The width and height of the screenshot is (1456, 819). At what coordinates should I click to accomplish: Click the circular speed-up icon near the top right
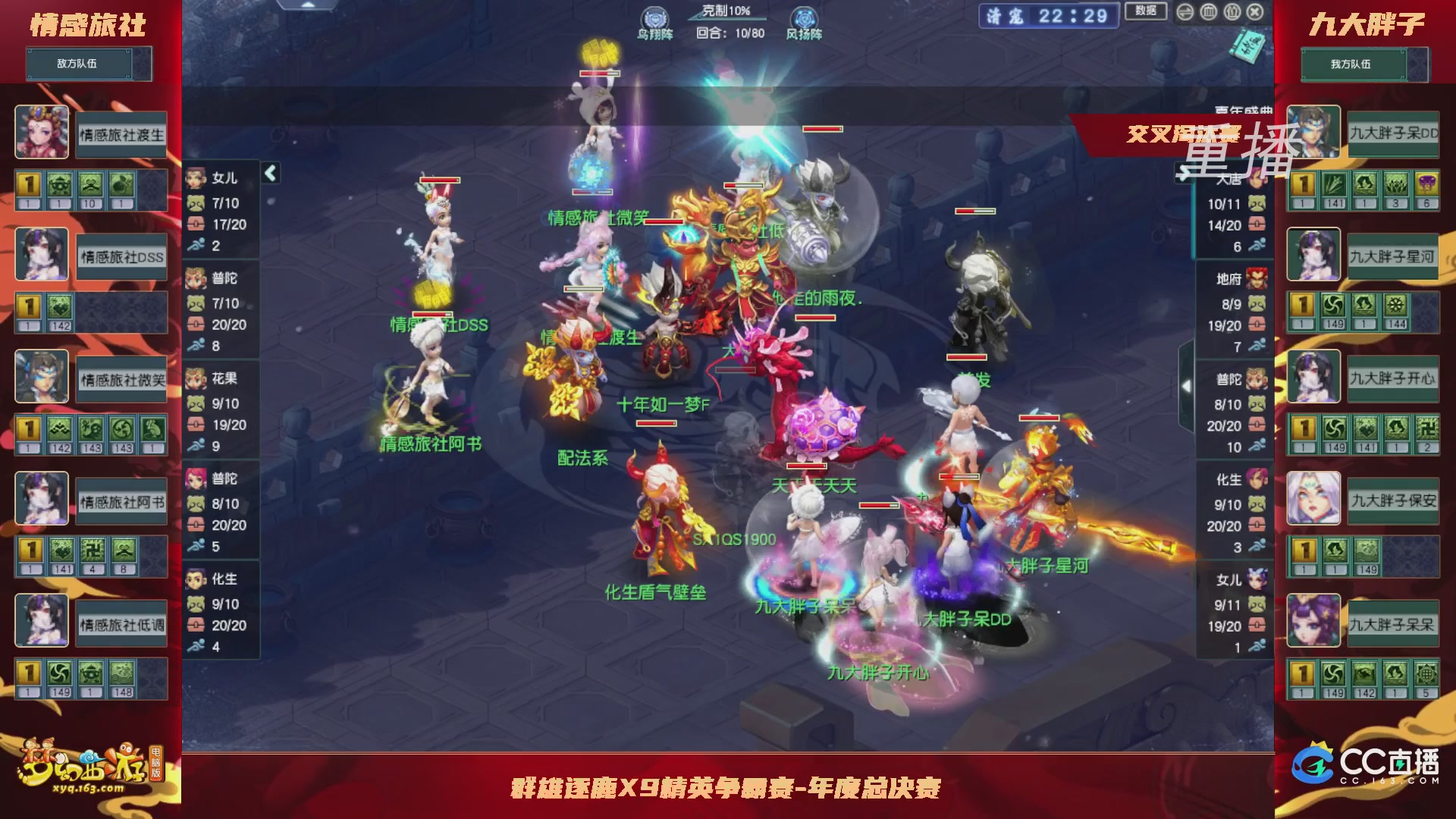click(x=1185, y=12)
